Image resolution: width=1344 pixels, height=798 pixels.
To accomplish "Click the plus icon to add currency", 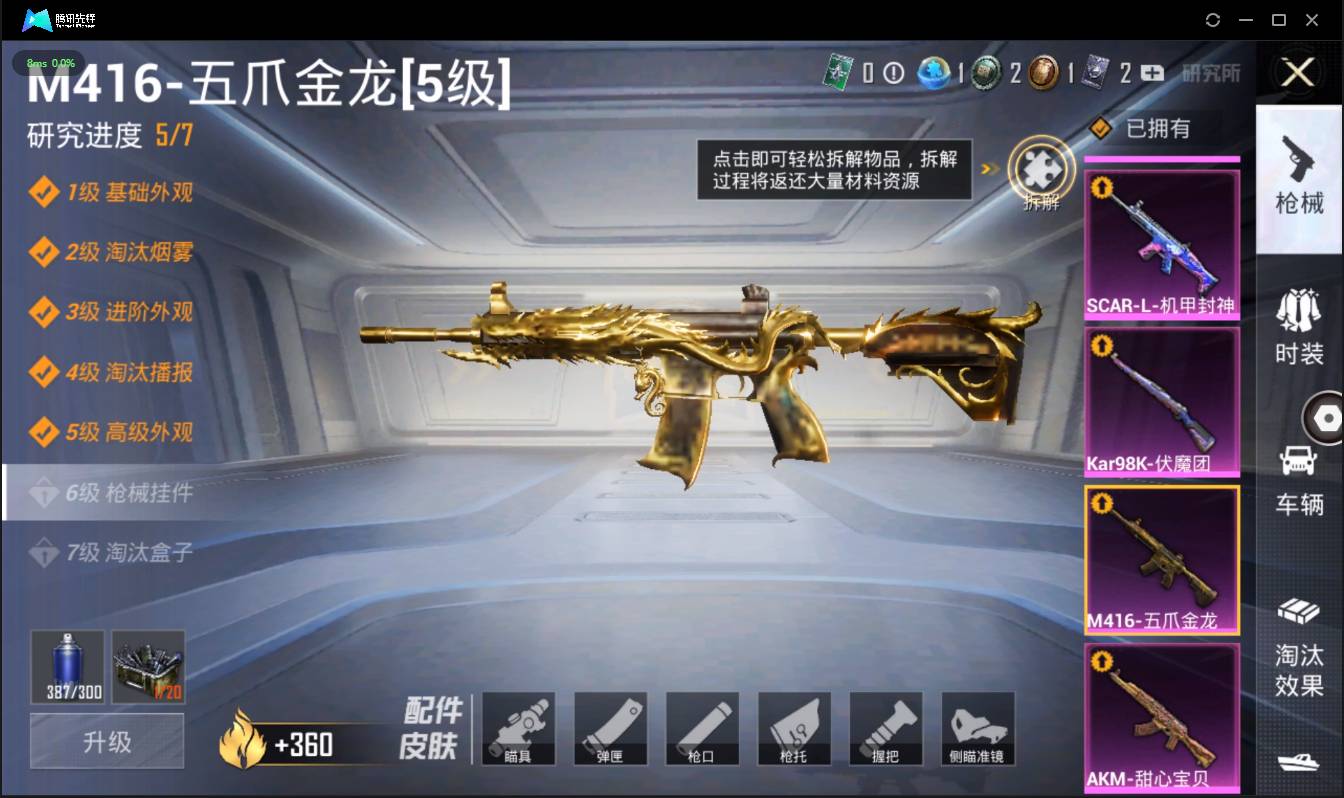I will (1152, 71).
